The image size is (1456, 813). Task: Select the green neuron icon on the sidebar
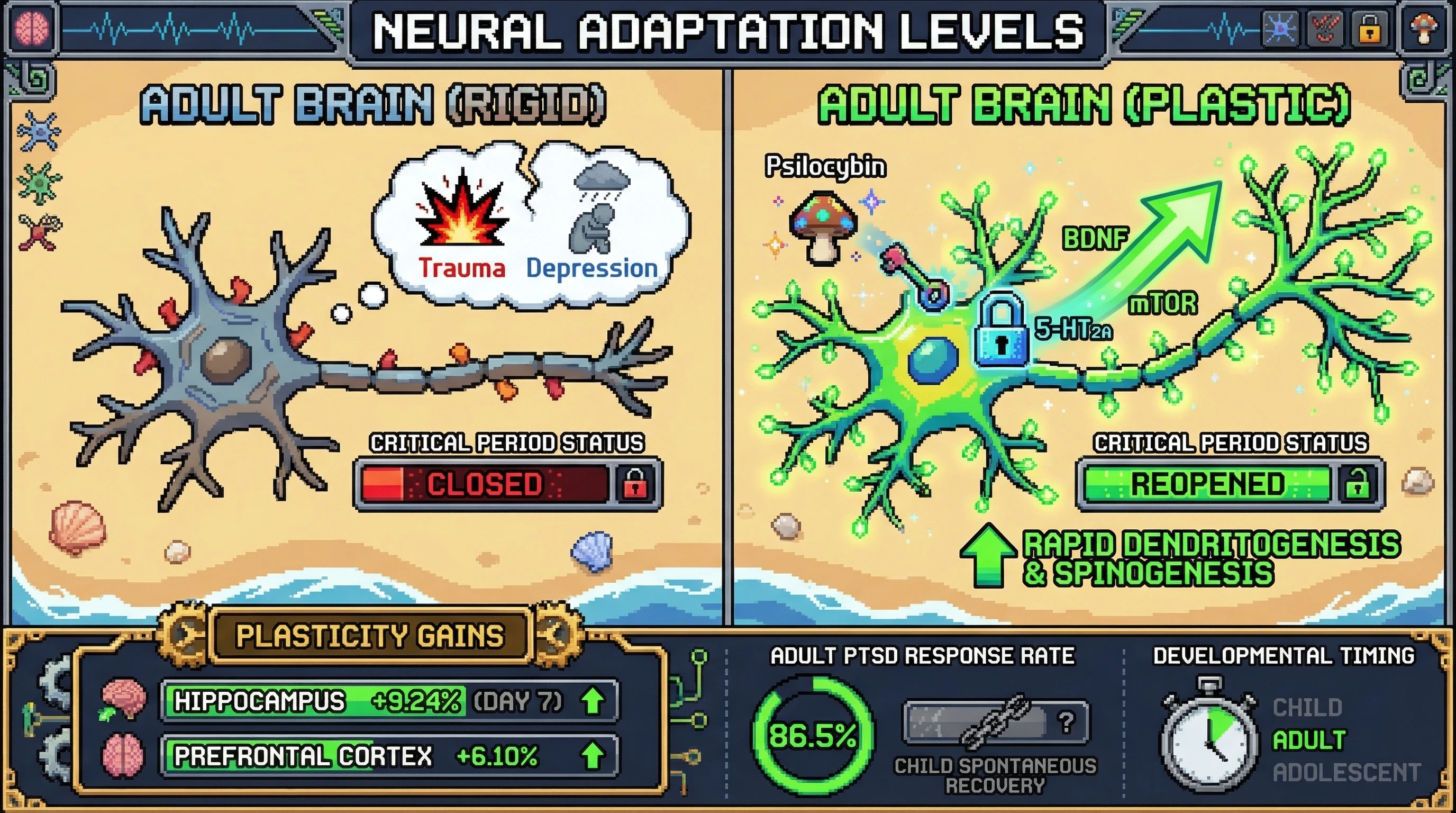[x=39, y=183]
